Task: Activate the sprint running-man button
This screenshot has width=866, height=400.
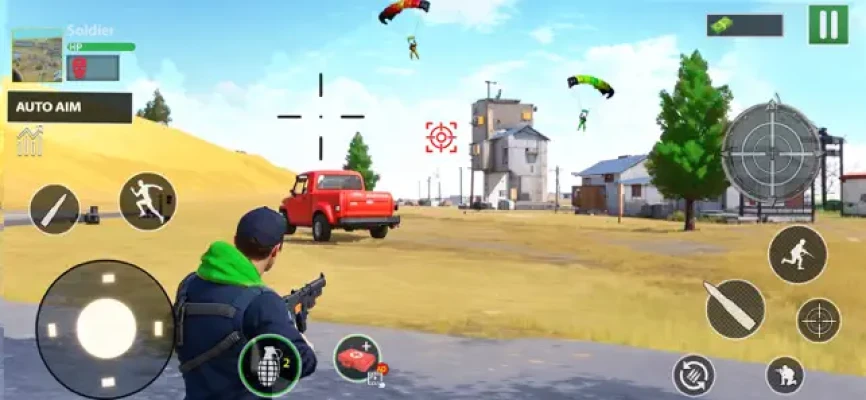Action: 148,201
